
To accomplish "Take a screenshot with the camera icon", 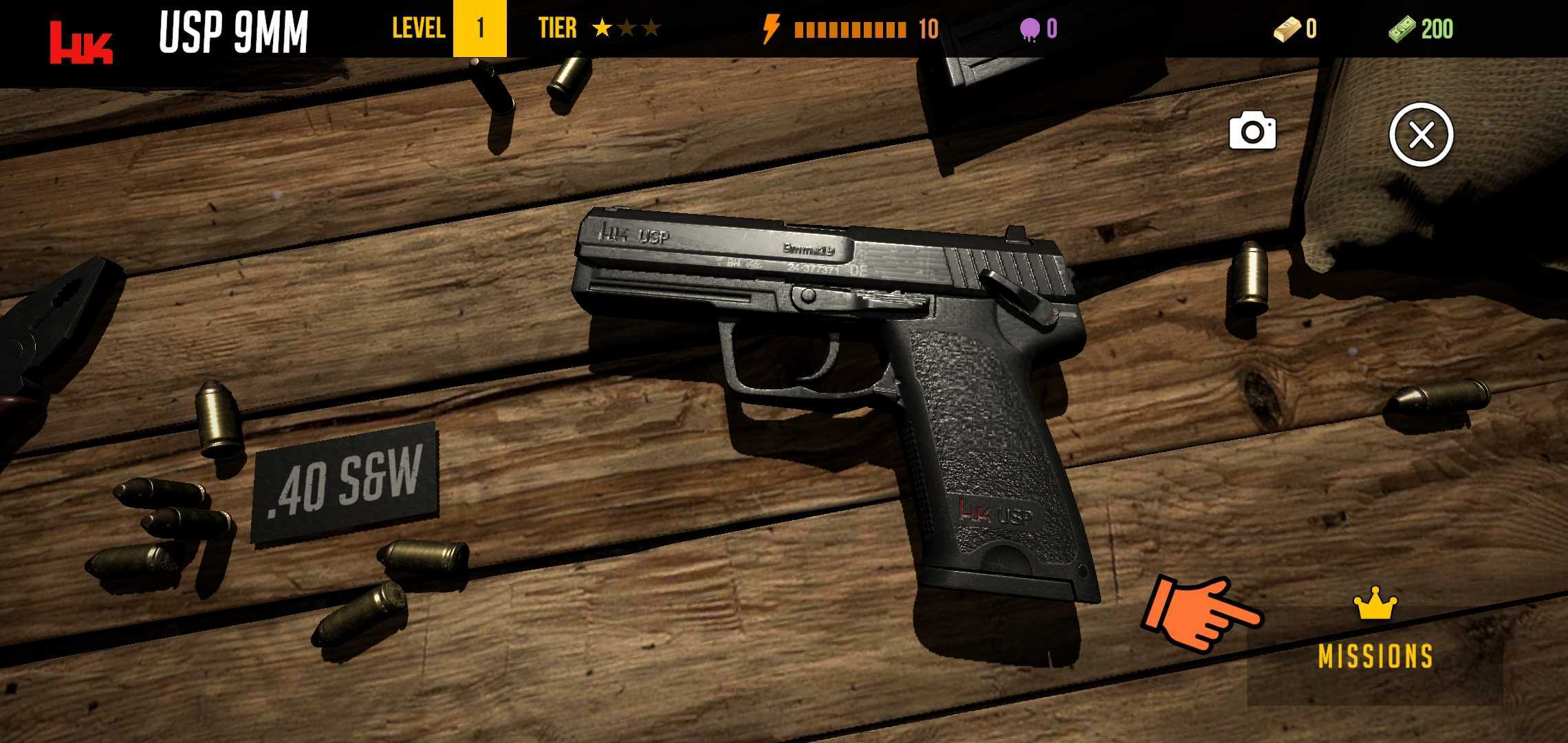I will point(1252,131).
